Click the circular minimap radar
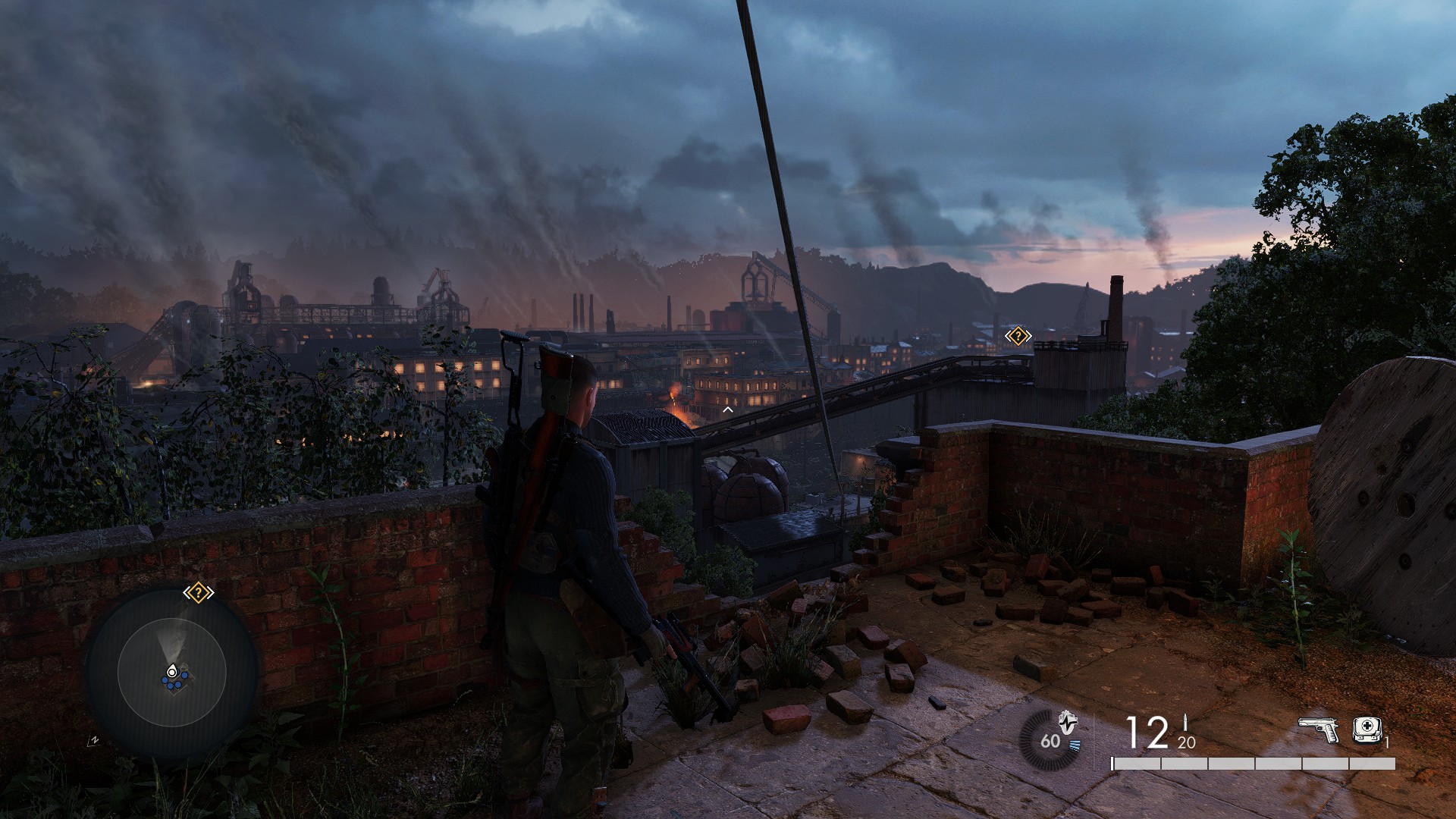1456x819 pixels. (x=172, y=672)
